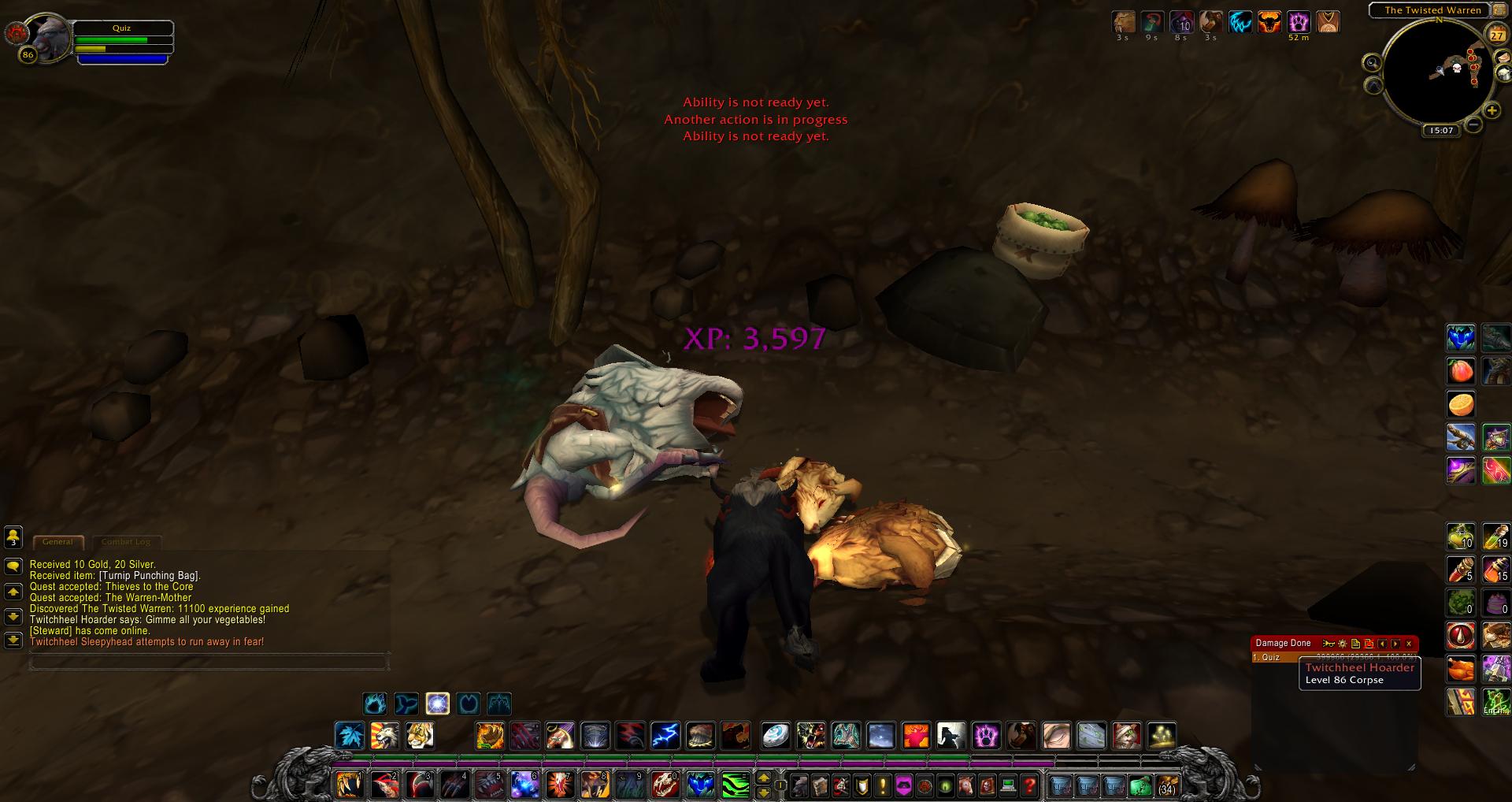Use the orange slice food item
Viewport: 1512px width, 802px height.
[1461, 404]
